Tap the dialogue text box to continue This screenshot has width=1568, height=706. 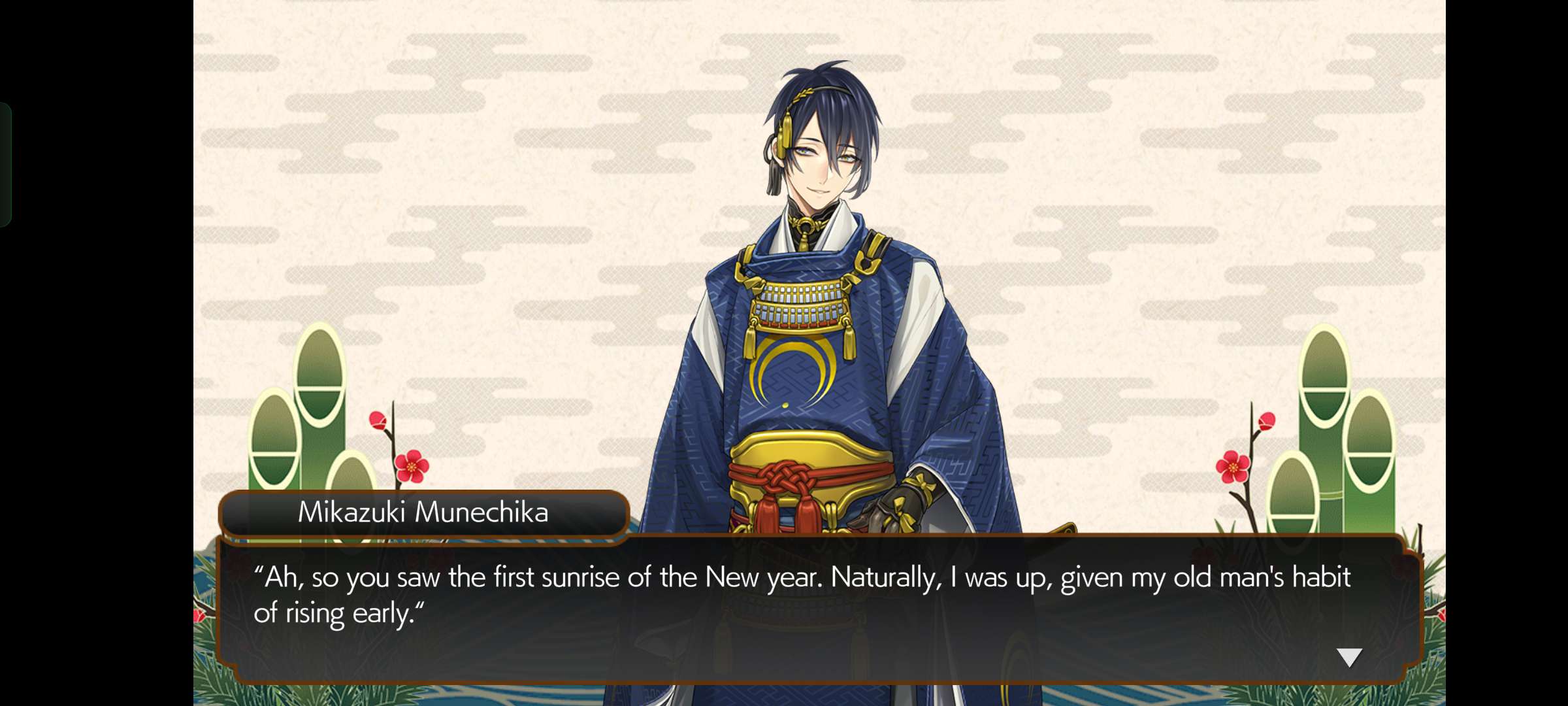[x=817, y=609]
